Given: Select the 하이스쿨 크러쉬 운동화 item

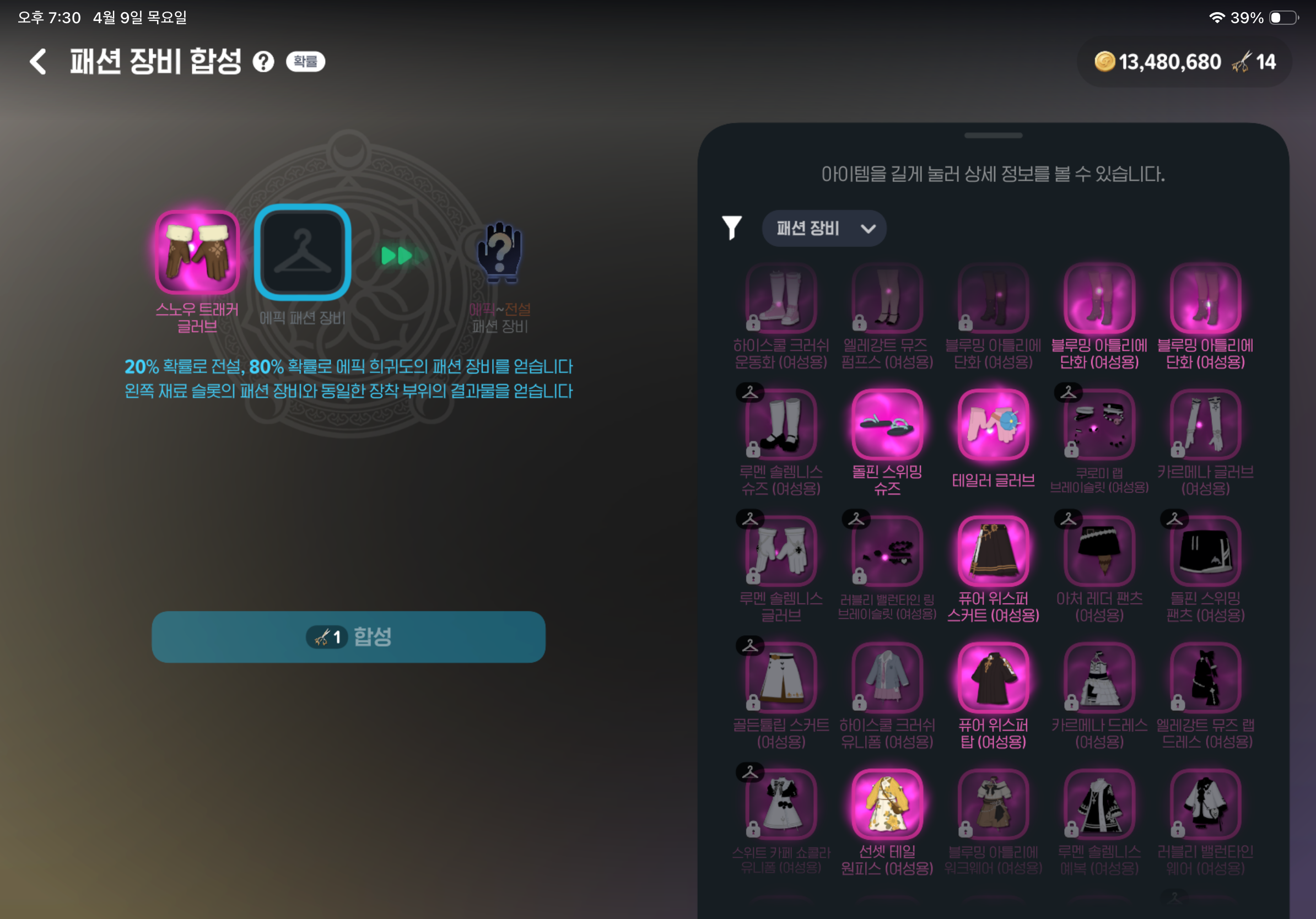Looking at the screenshot, I should point(781,299).
